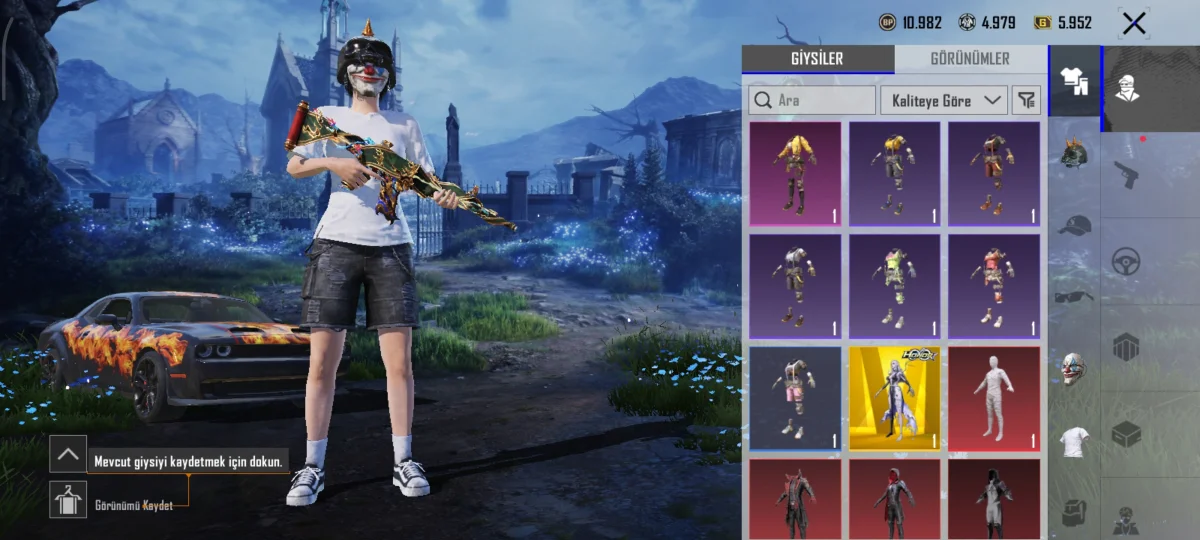The height and width of the screenshot is (540, 1200).
Task: Switch to the GÖRÜNÜMLER tab
Action: click(969, 59)
